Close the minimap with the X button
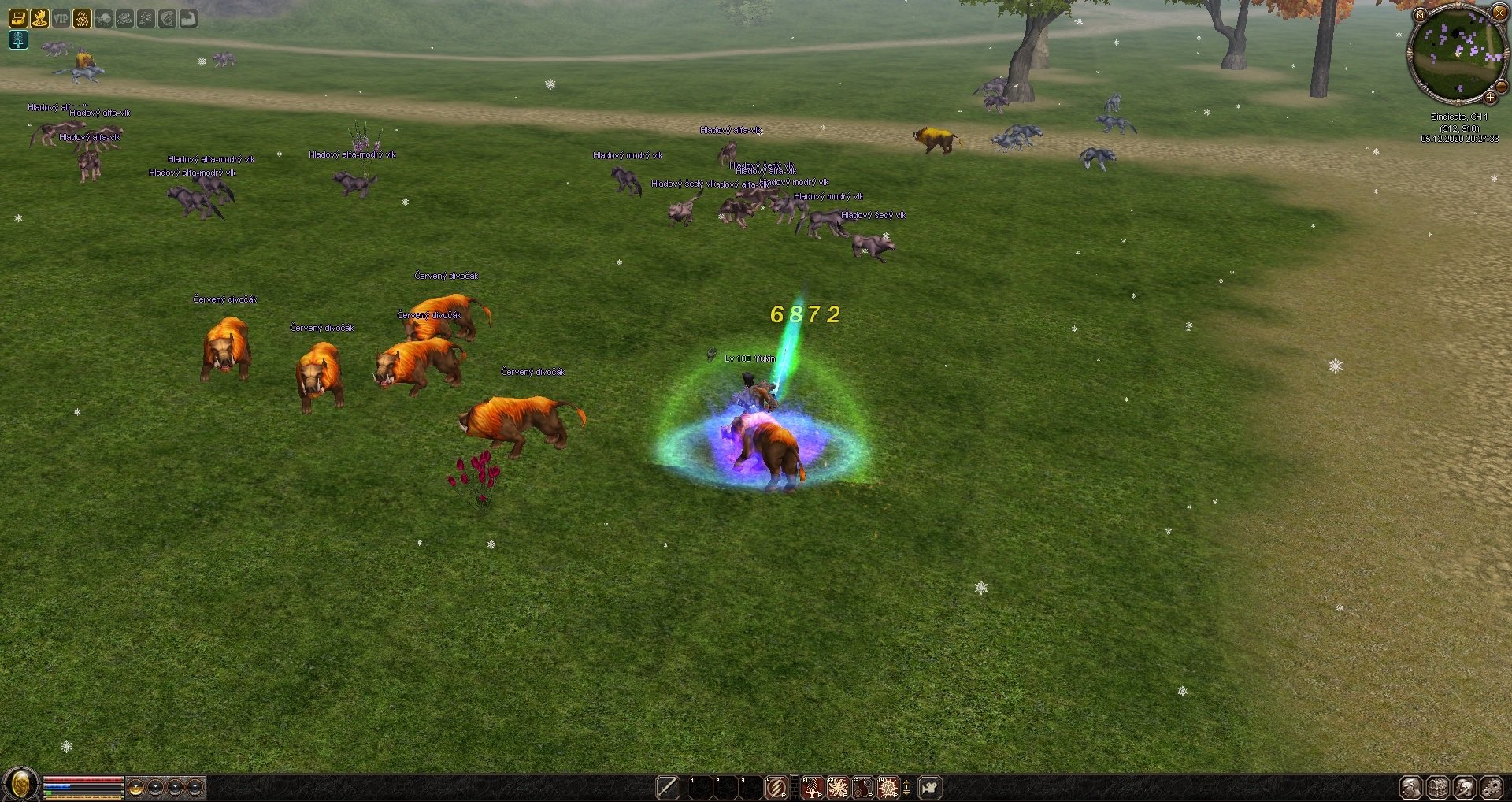Image resolution: width=1512 pixels, height=802 pixels. pos(1499,13)
